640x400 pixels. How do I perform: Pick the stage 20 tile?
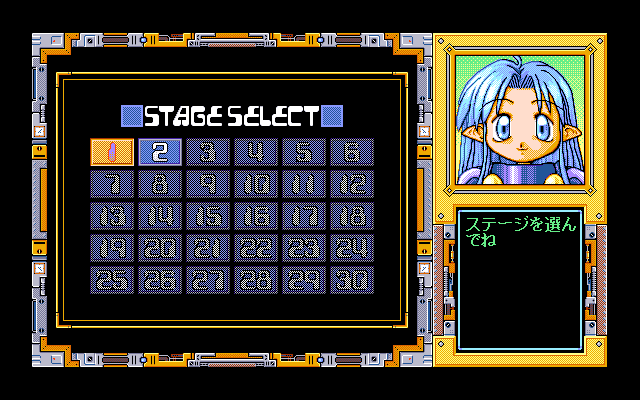(159, 248)
